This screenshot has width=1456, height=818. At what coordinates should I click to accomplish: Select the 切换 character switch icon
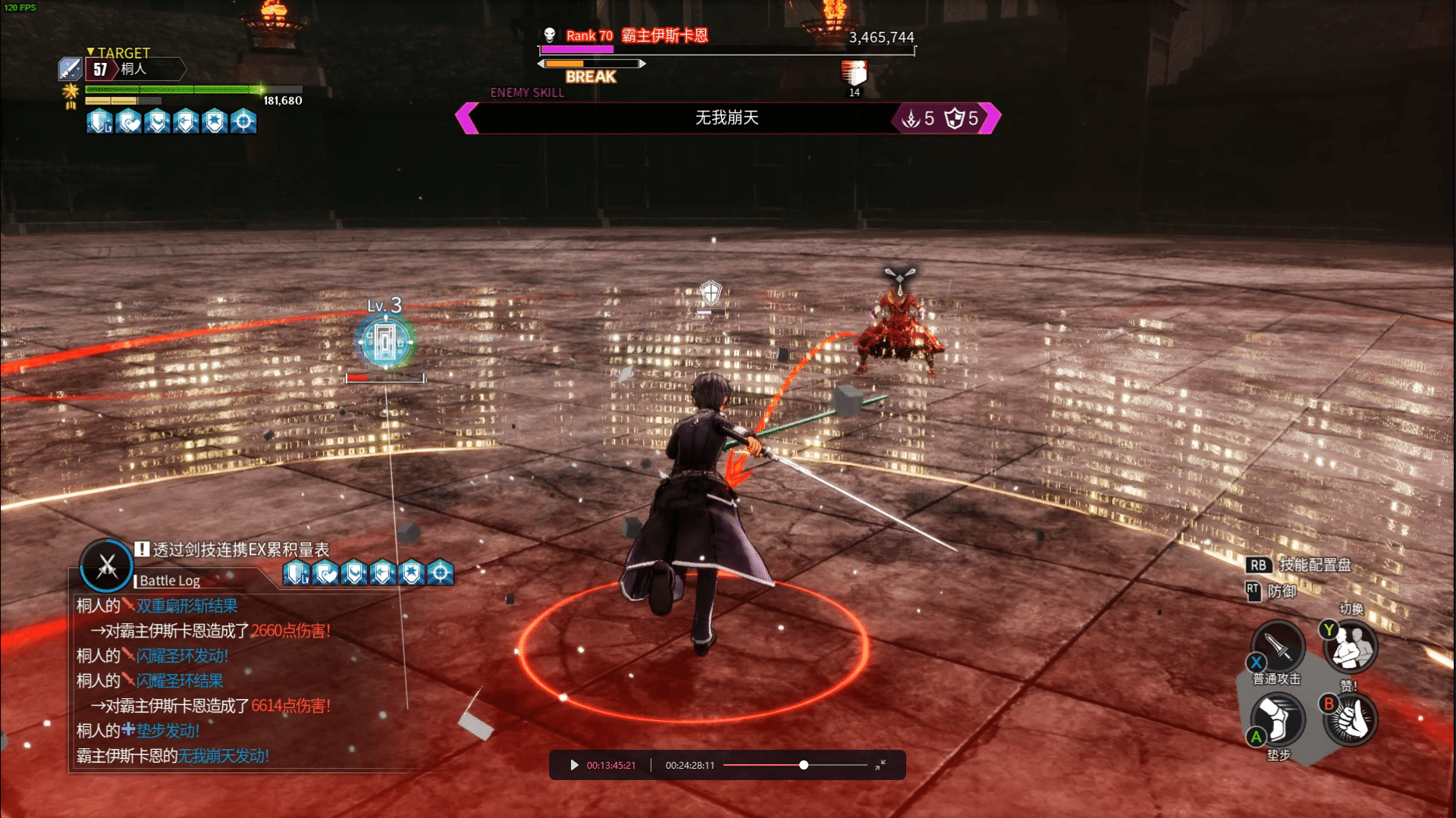[x=1351, y=647]
